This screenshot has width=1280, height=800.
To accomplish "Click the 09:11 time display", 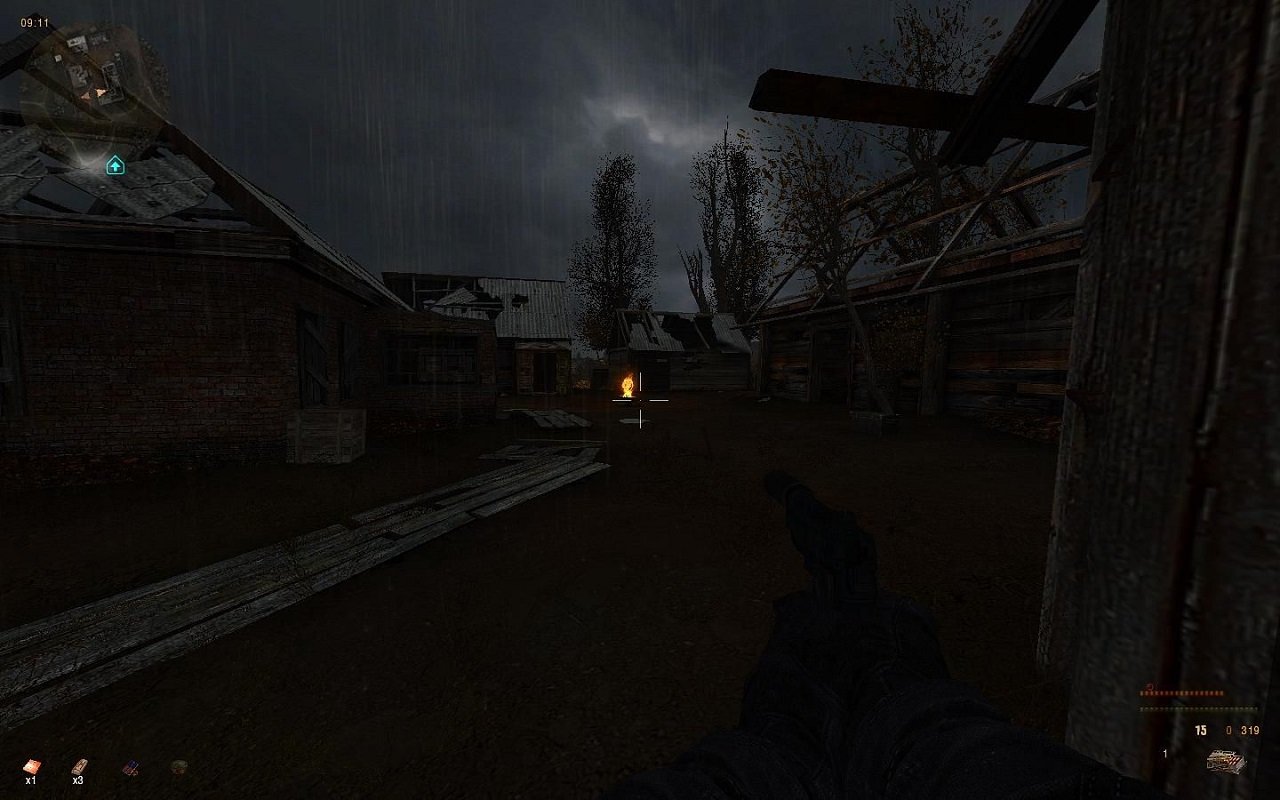I will (32, 22).
